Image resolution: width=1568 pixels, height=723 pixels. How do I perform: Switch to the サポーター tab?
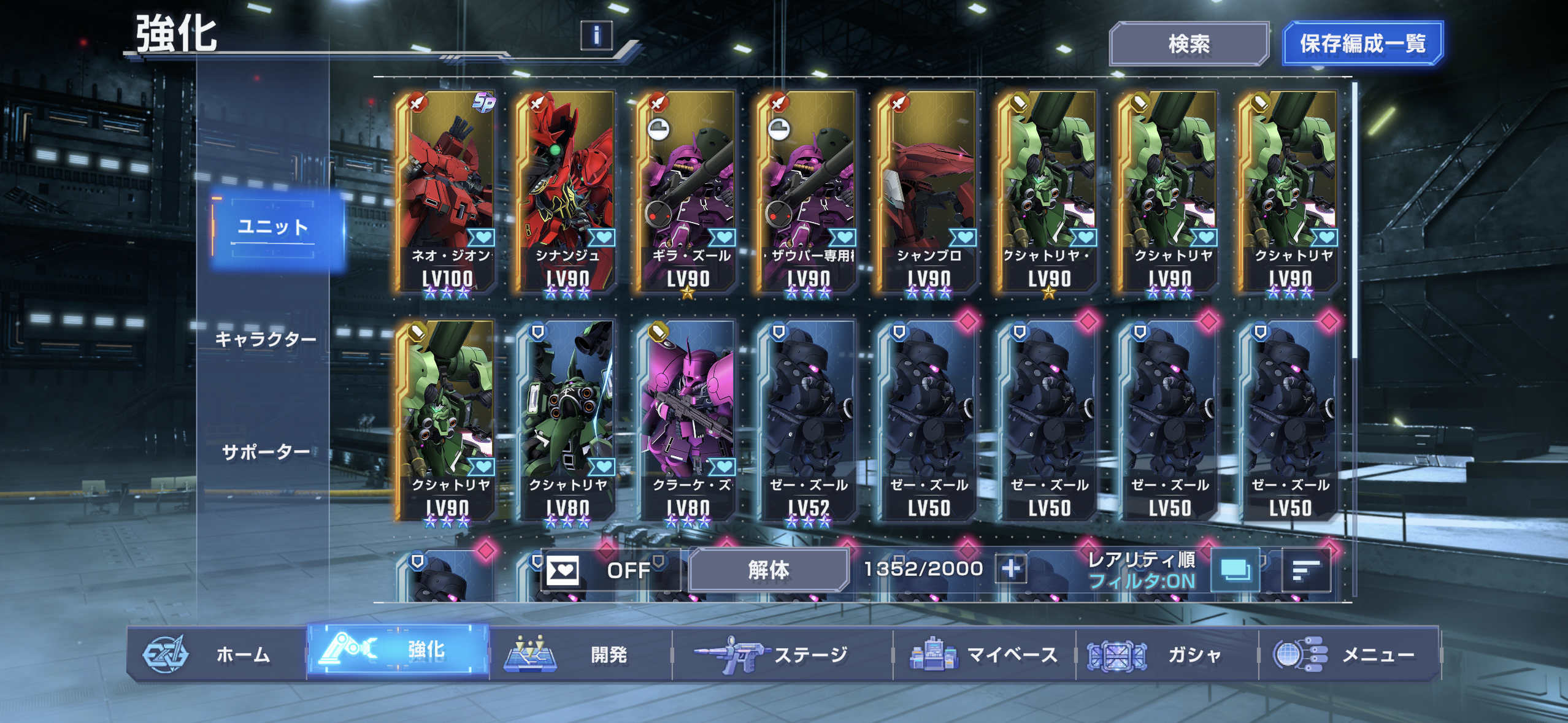click(266, 453)
